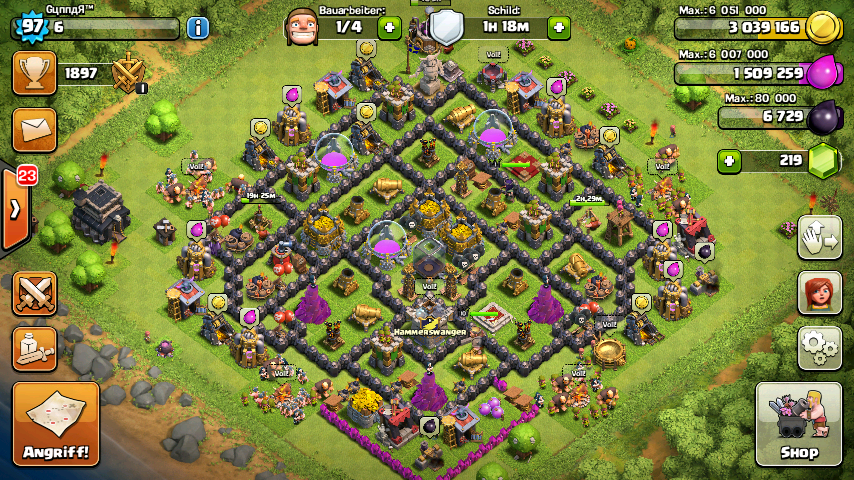Start an attack with the Angriff! button
Viewport: 854px width, 480px height.
click(56, 424)
